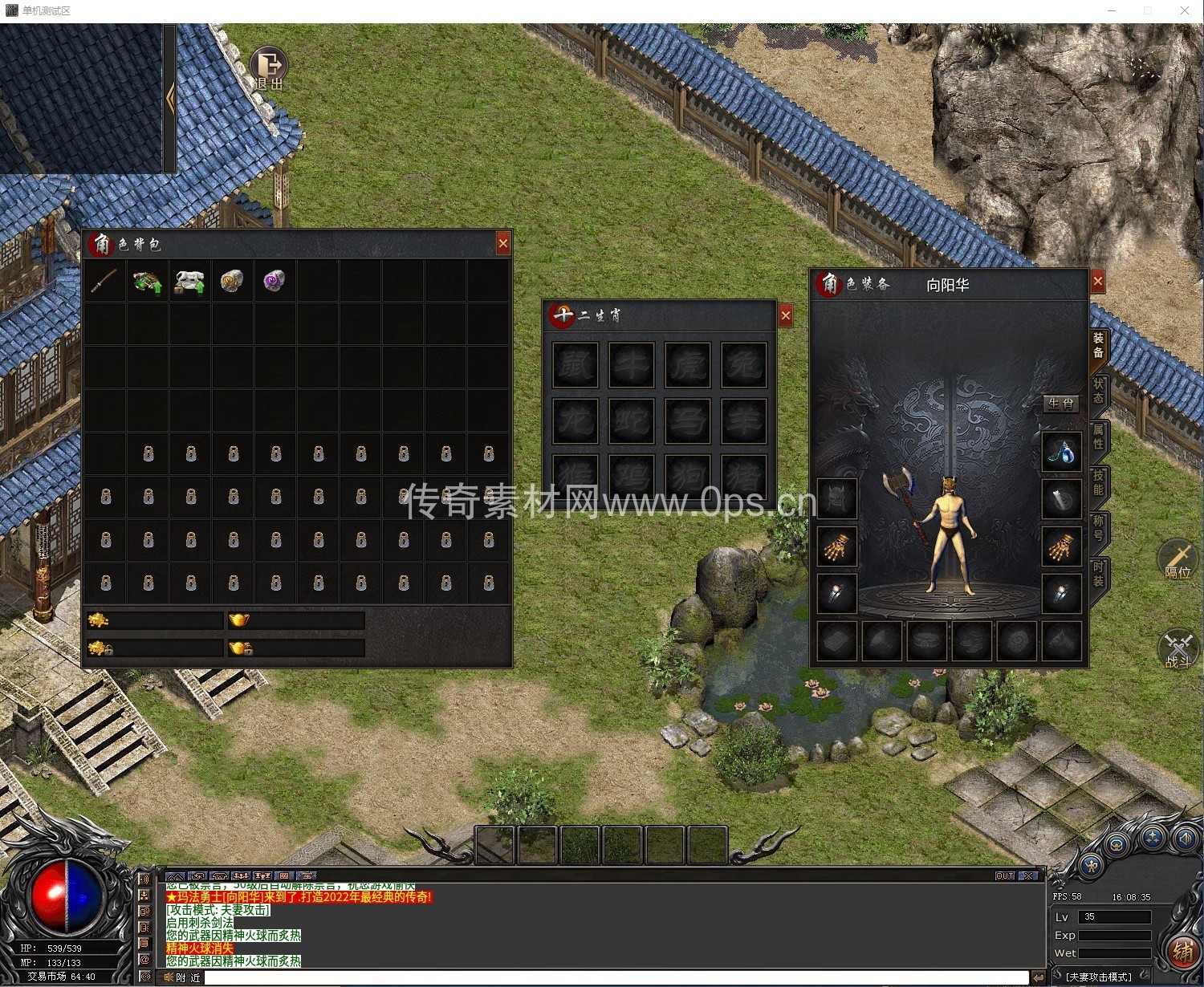
Task: Switch to the 状态 status tab
Action: (1098, 391)
